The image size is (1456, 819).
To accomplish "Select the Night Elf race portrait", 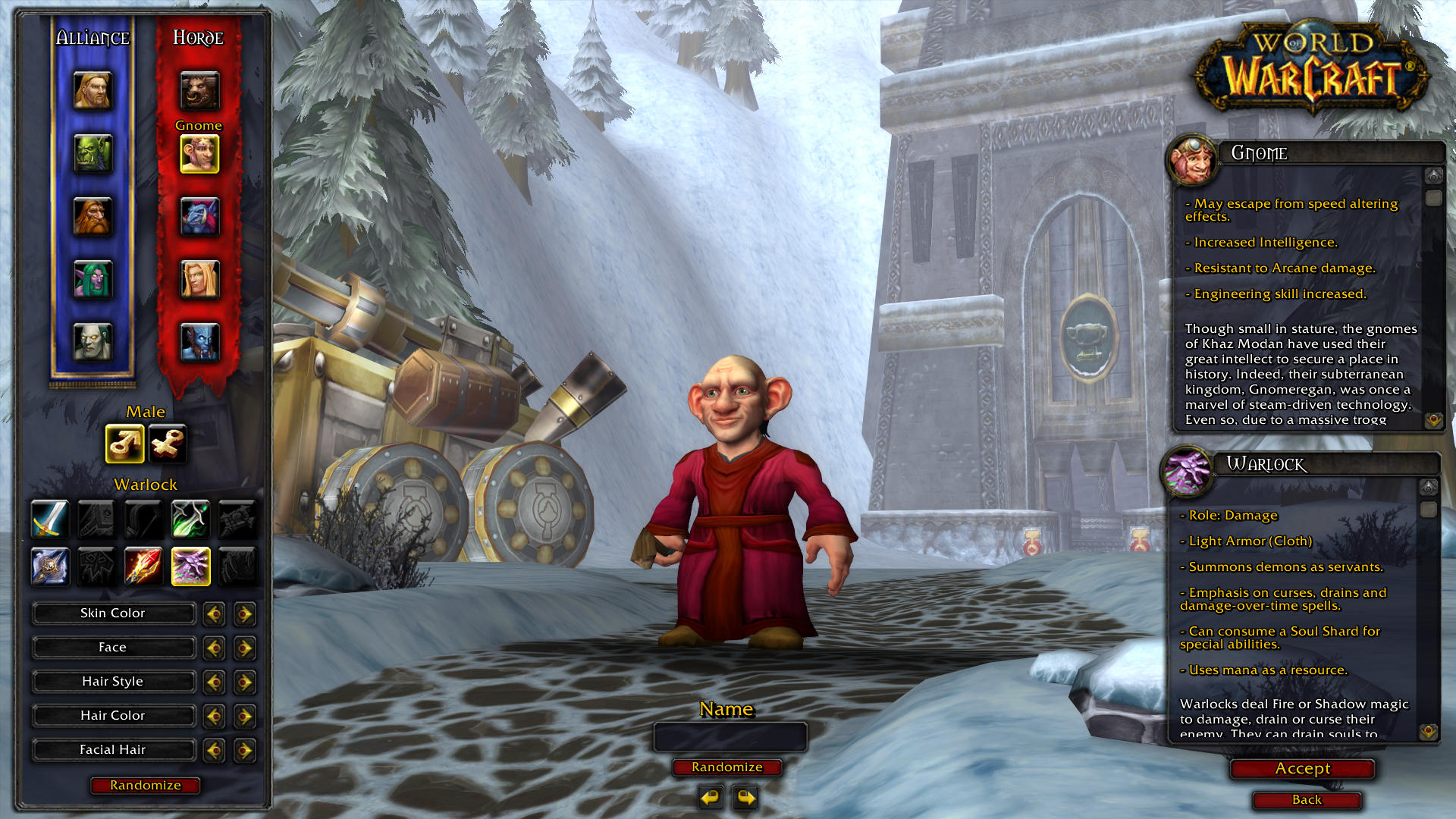I will click(93, 278).
